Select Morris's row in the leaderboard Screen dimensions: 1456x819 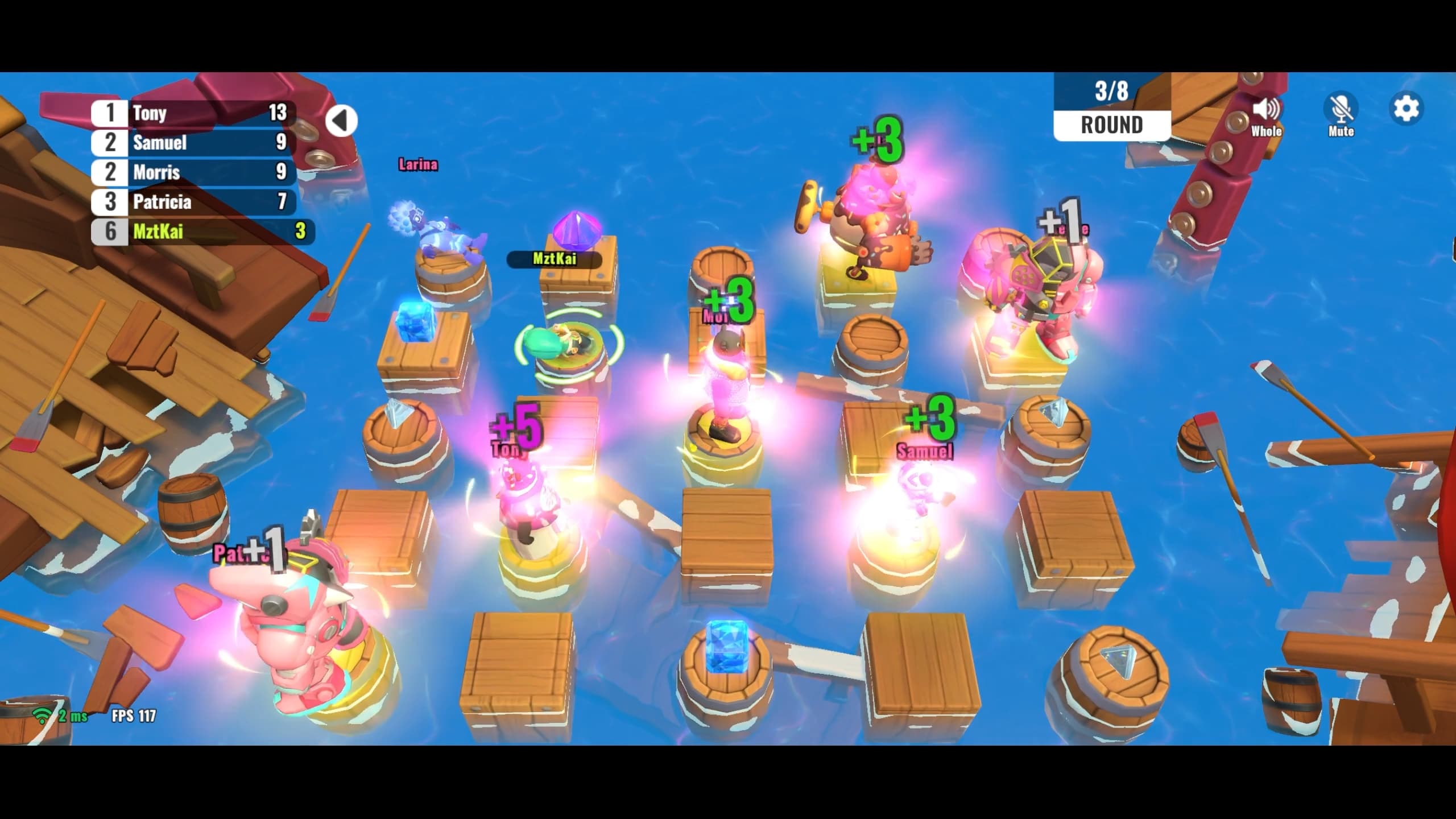point(193,172)
